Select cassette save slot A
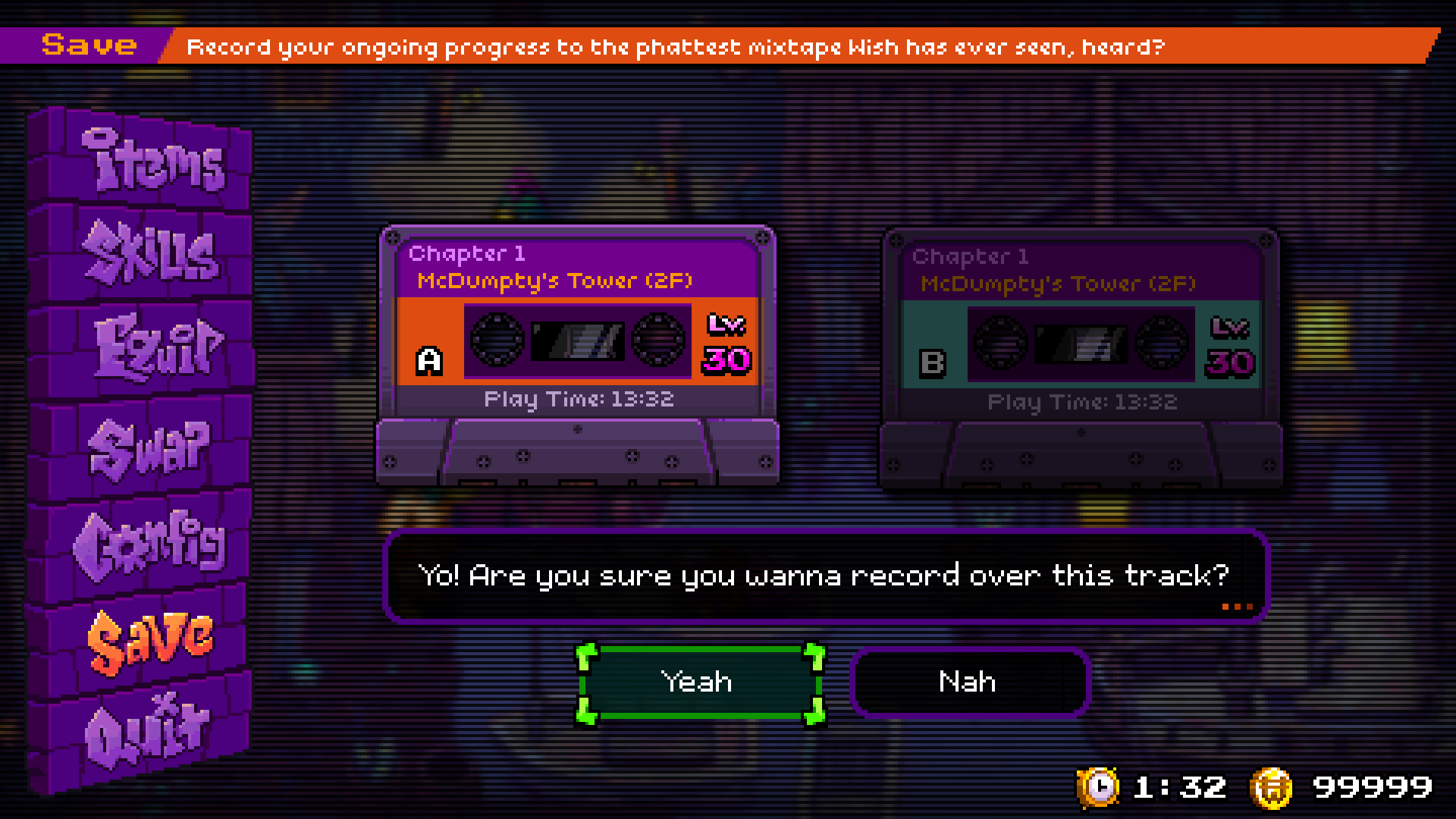Viewport: 1456px width, 819px height. [577, 355]
